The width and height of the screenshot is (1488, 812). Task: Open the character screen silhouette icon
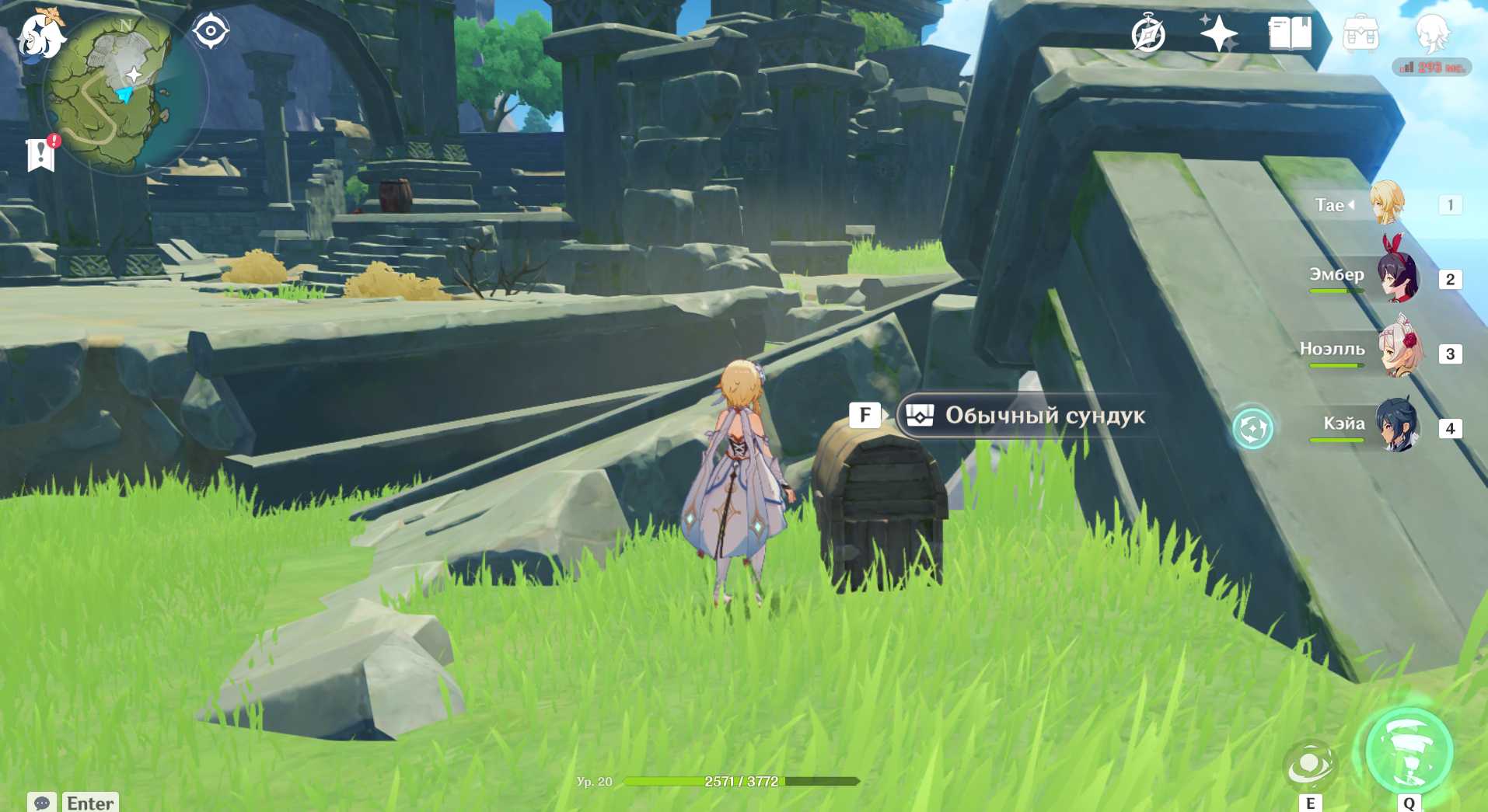[1431, 33]
